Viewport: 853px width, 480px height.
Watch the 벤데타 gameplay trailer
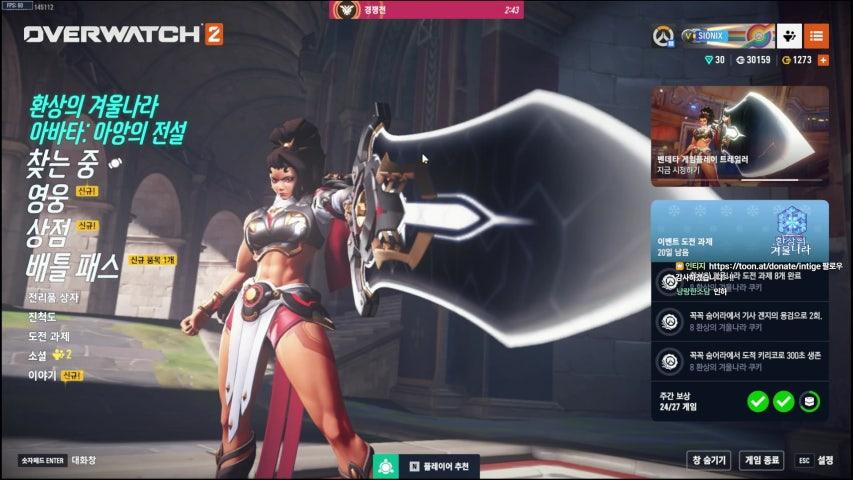tap(739, 135)
